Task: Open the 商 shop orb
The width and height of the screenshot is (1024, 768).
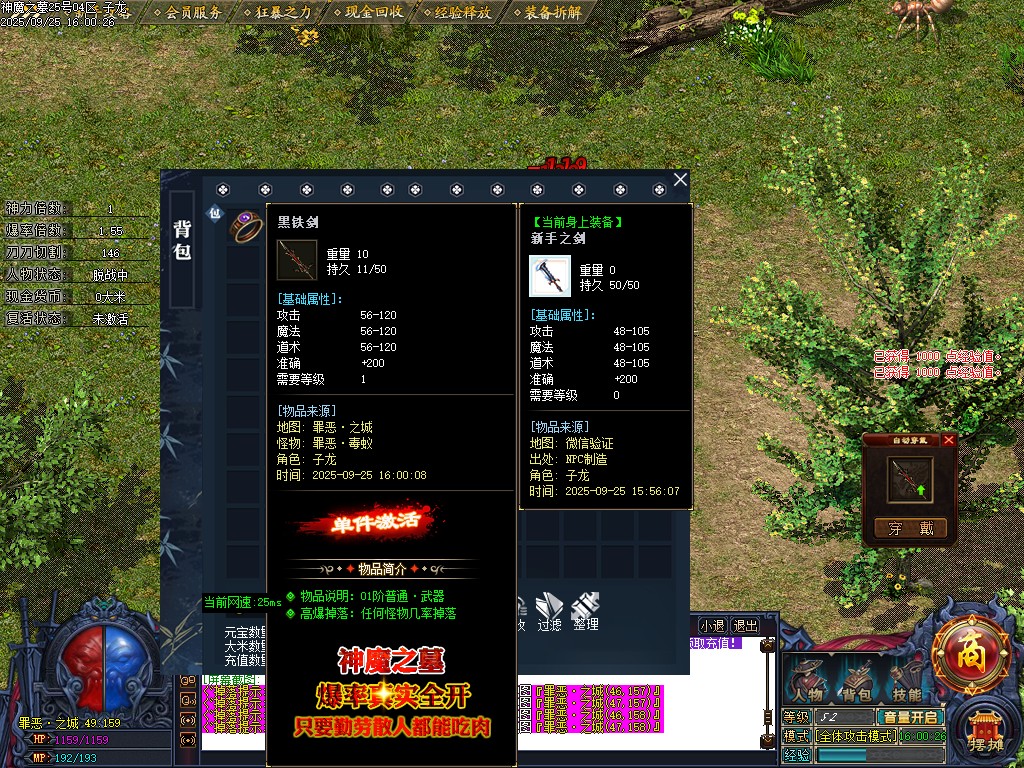Action: click(x=969, y=655)
